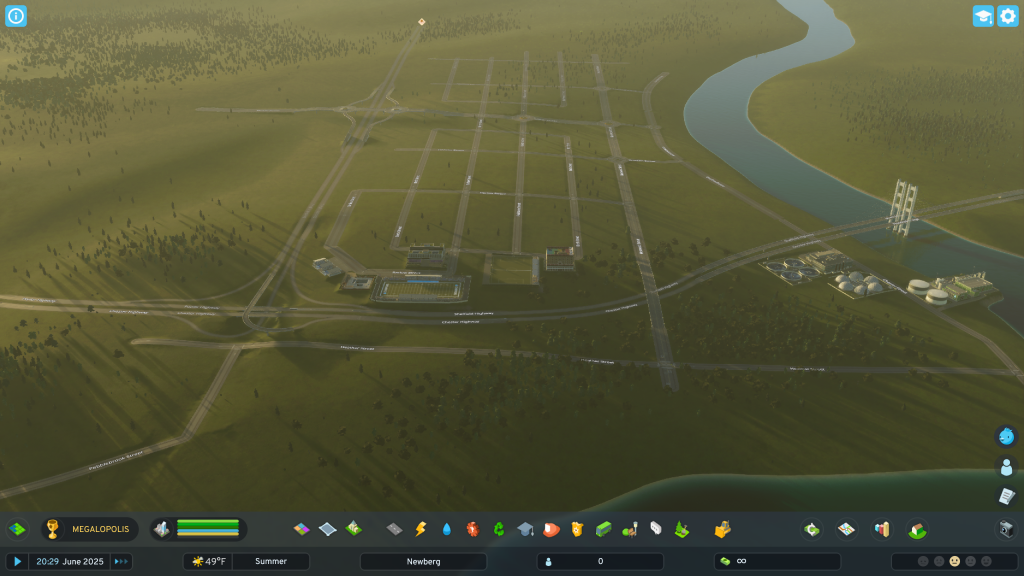Open the Zones tool menu
Screen dimensions: 1024x576
(301, 529)
